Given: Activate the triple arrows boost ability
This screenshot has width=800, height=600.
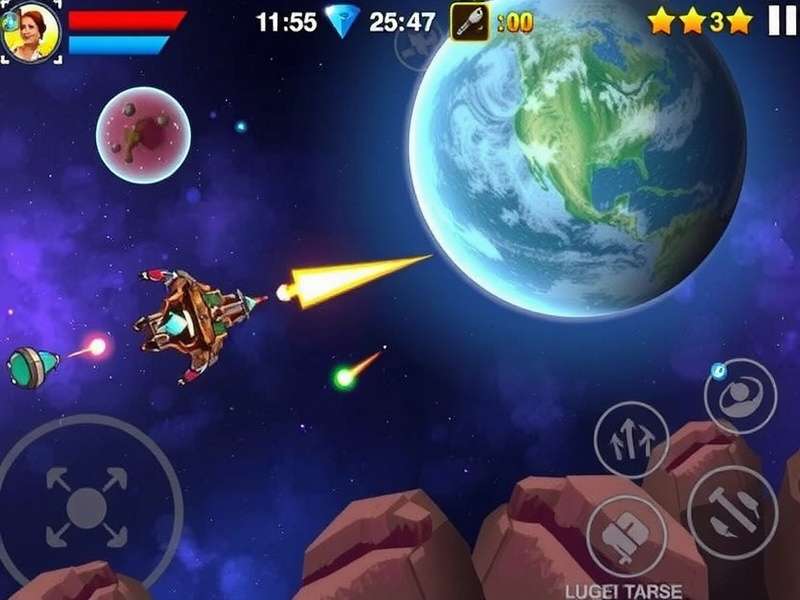Looking at the screenshot, I should click(631, 439).
